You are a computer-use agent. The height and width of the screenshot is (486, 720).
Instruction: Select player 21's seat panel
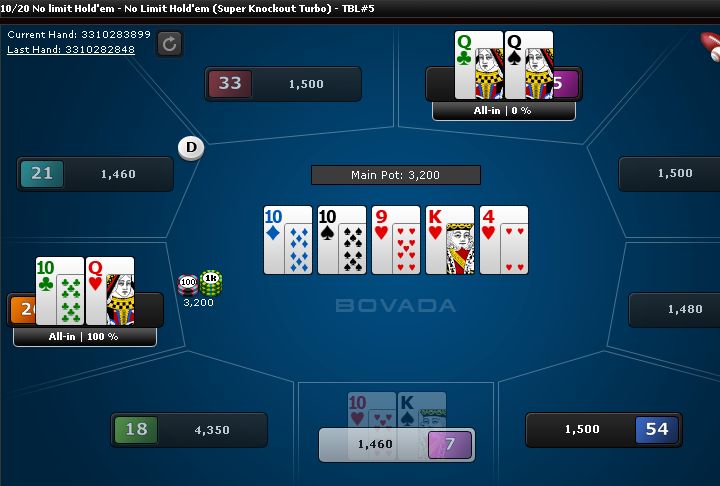95,174
